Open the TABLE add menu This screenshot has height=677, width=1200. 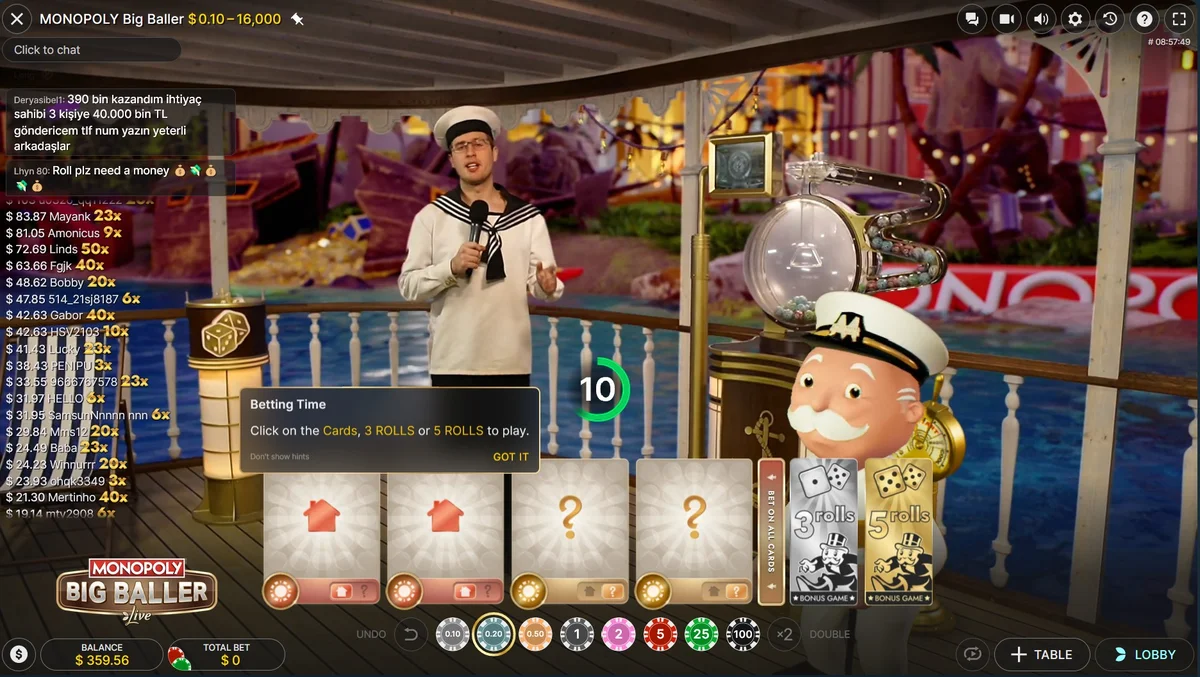click(1041, 655)
